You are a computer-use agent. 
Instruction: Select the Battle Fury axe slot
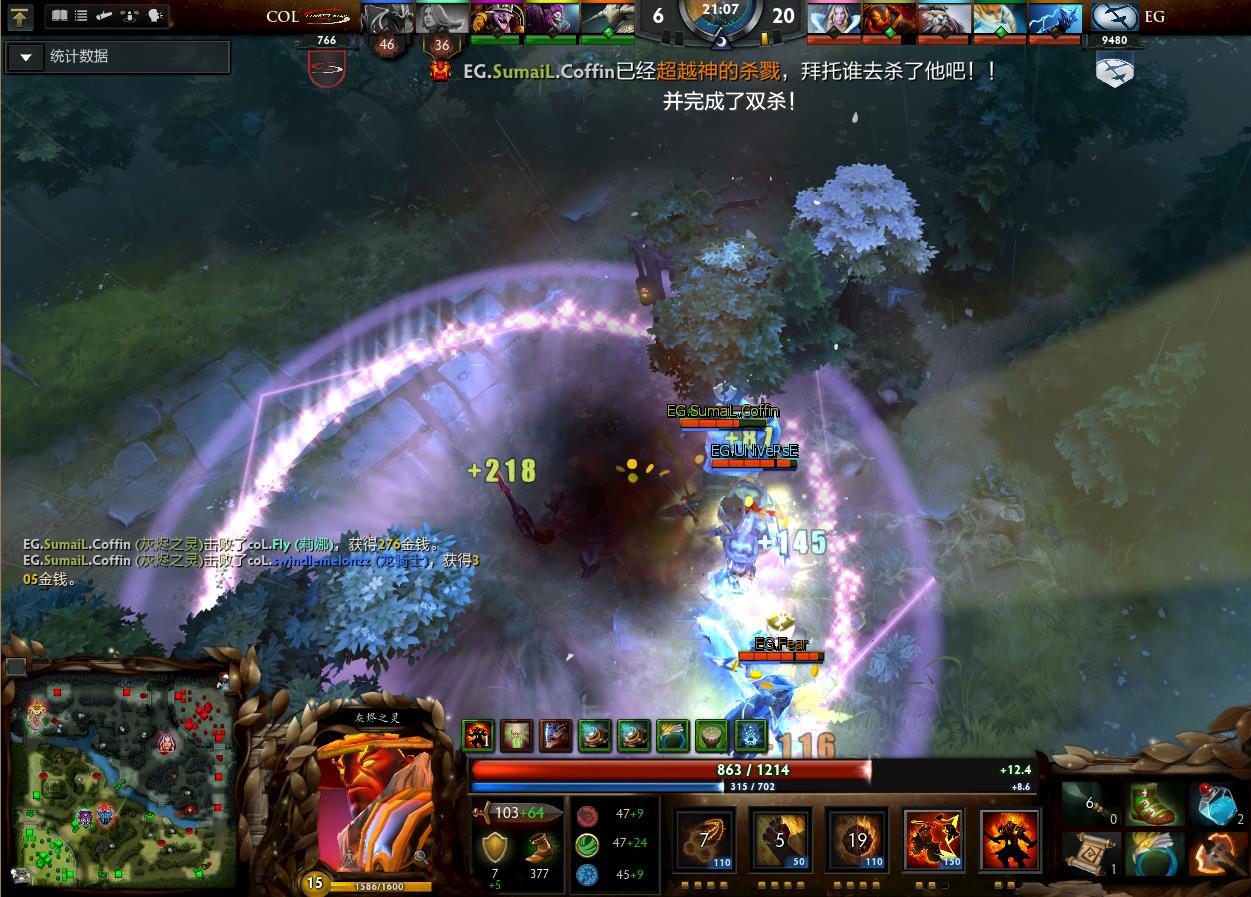coord(1217,854)
